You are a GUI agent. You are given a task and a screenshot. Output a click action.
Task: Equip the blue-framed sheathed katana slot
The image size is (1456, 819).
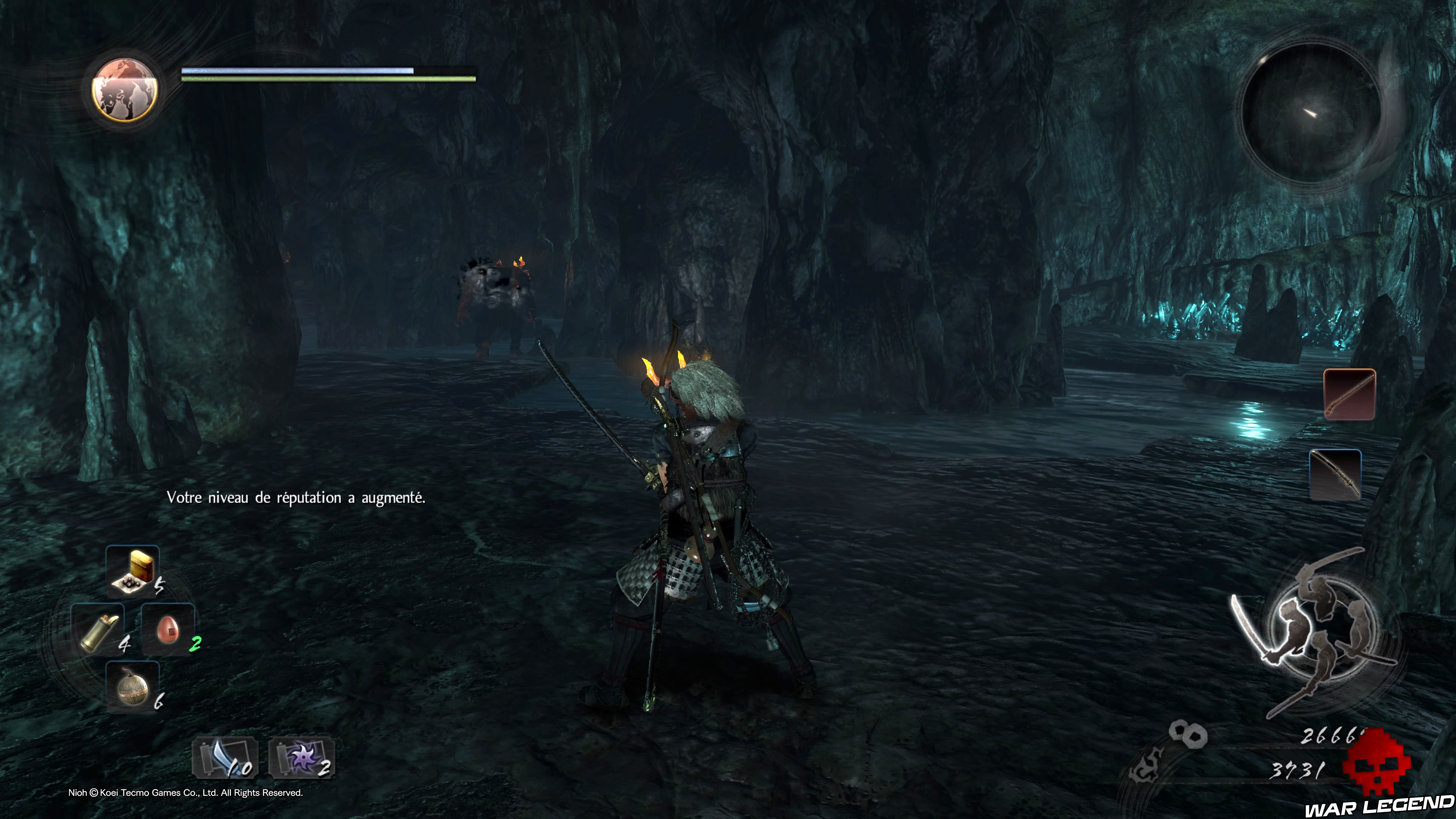(1335, 475)
